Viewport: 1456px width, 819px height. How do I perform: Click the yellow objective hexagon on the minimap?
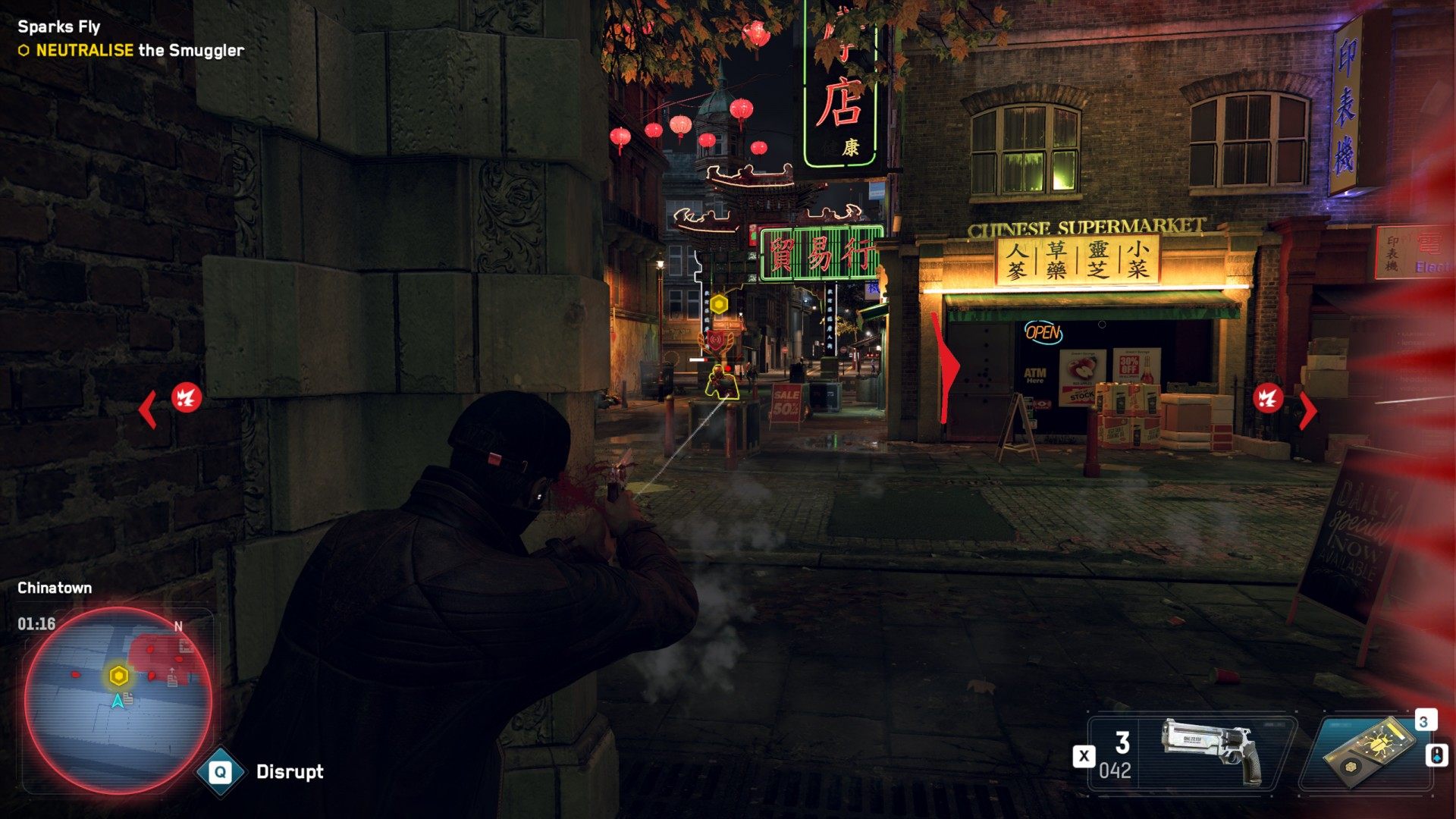(x=118, y=676)
